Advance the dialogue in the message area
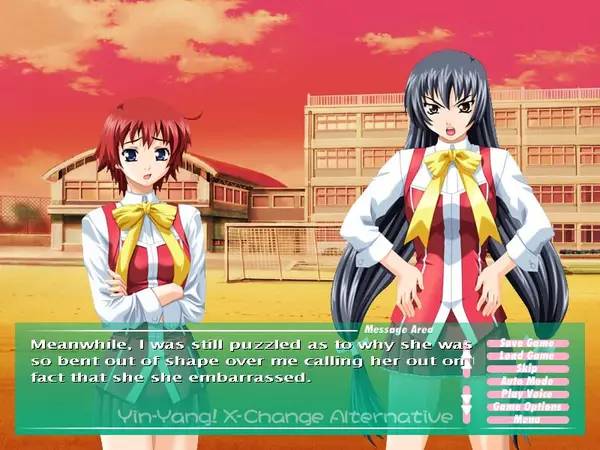Screen dimensions: 600x450 [x=240, y=380]
